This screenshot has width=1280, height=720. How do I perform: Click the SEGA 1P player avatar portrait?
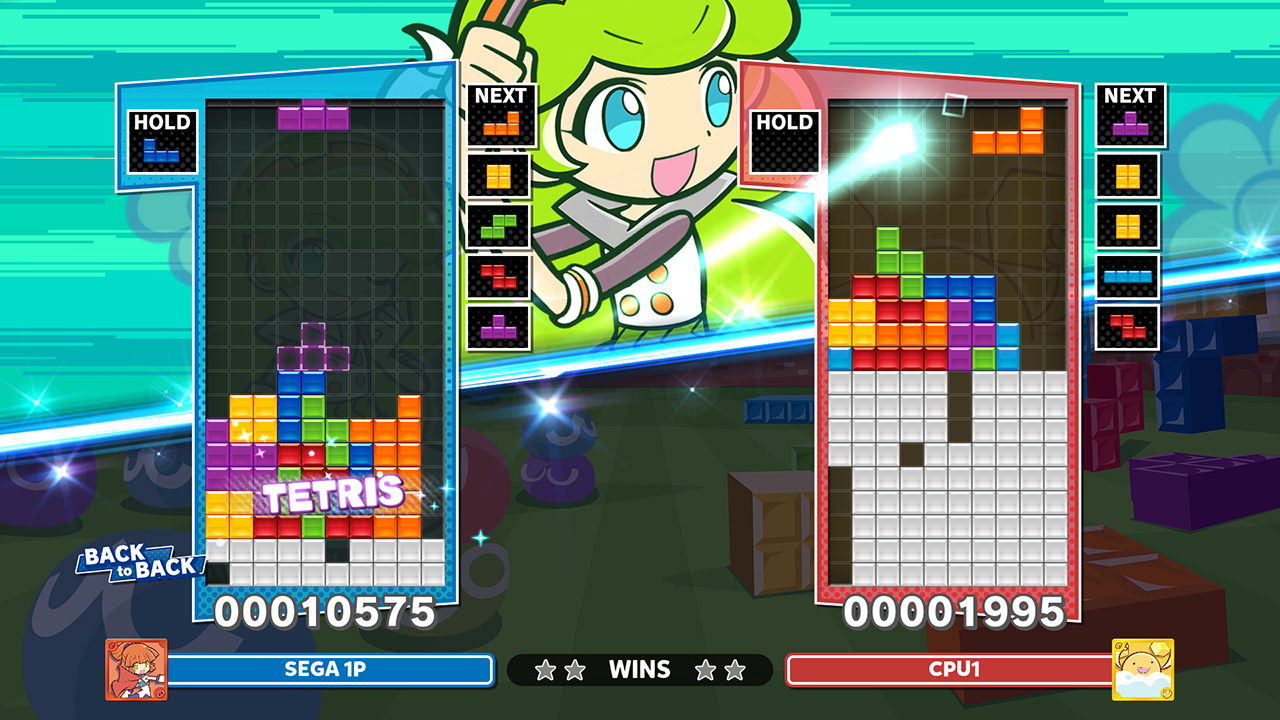138,670
